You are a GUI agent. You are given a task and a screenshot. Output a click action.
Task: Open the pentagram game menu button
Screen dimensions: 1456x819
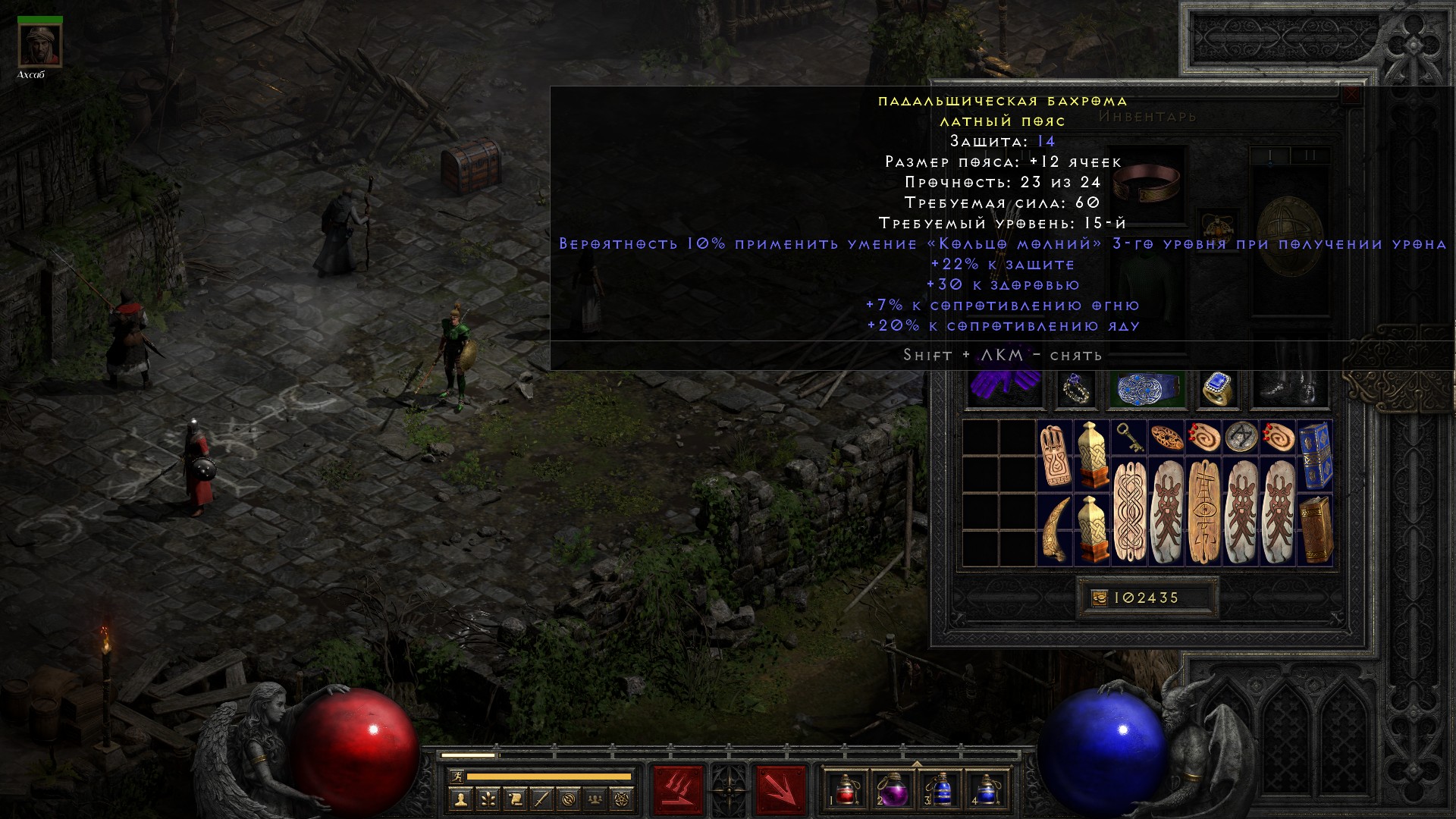click(622, 799)
